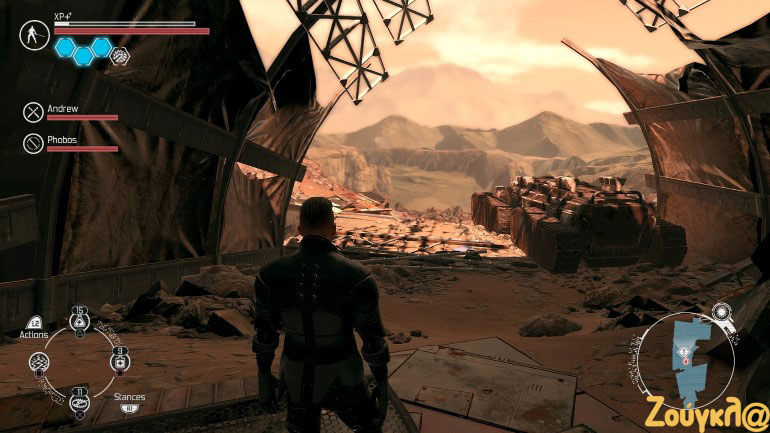Click the magnifier icon on the minimap rim

tap(721, 313)
